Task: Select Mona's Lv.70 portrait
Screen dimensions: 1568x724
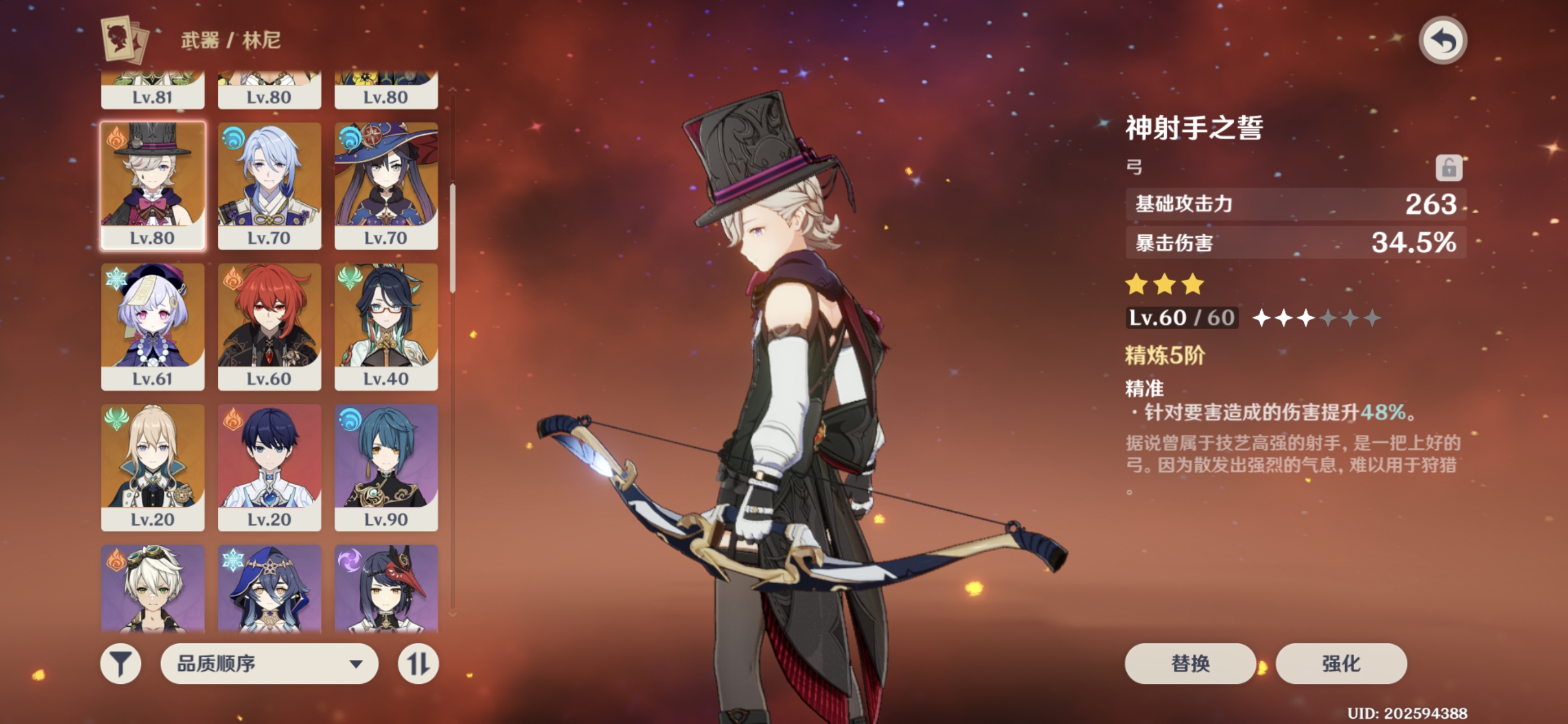Action: [x=386, y=186]
